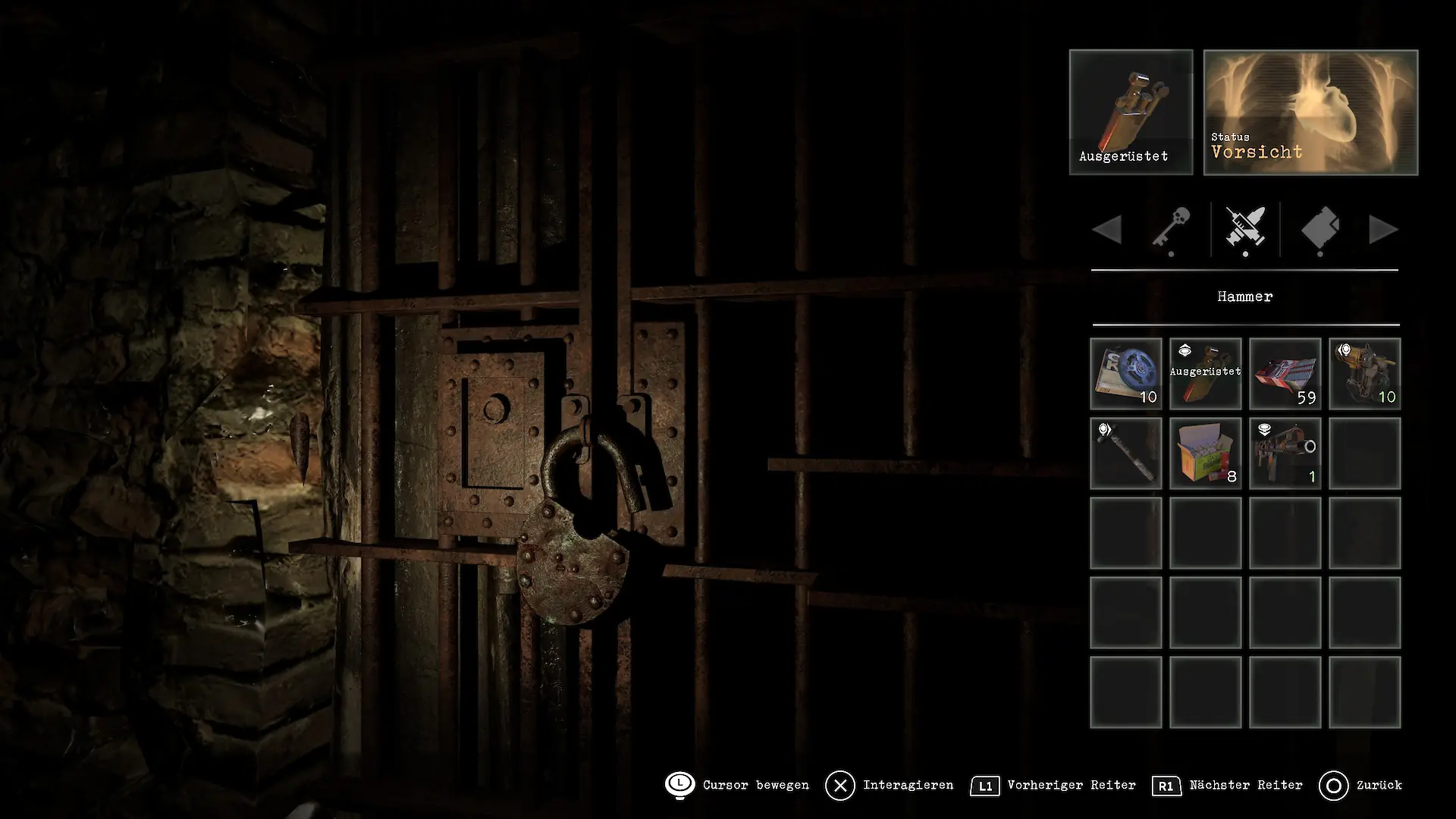Open the Status Vorsicht health panel

[1310, 112]
